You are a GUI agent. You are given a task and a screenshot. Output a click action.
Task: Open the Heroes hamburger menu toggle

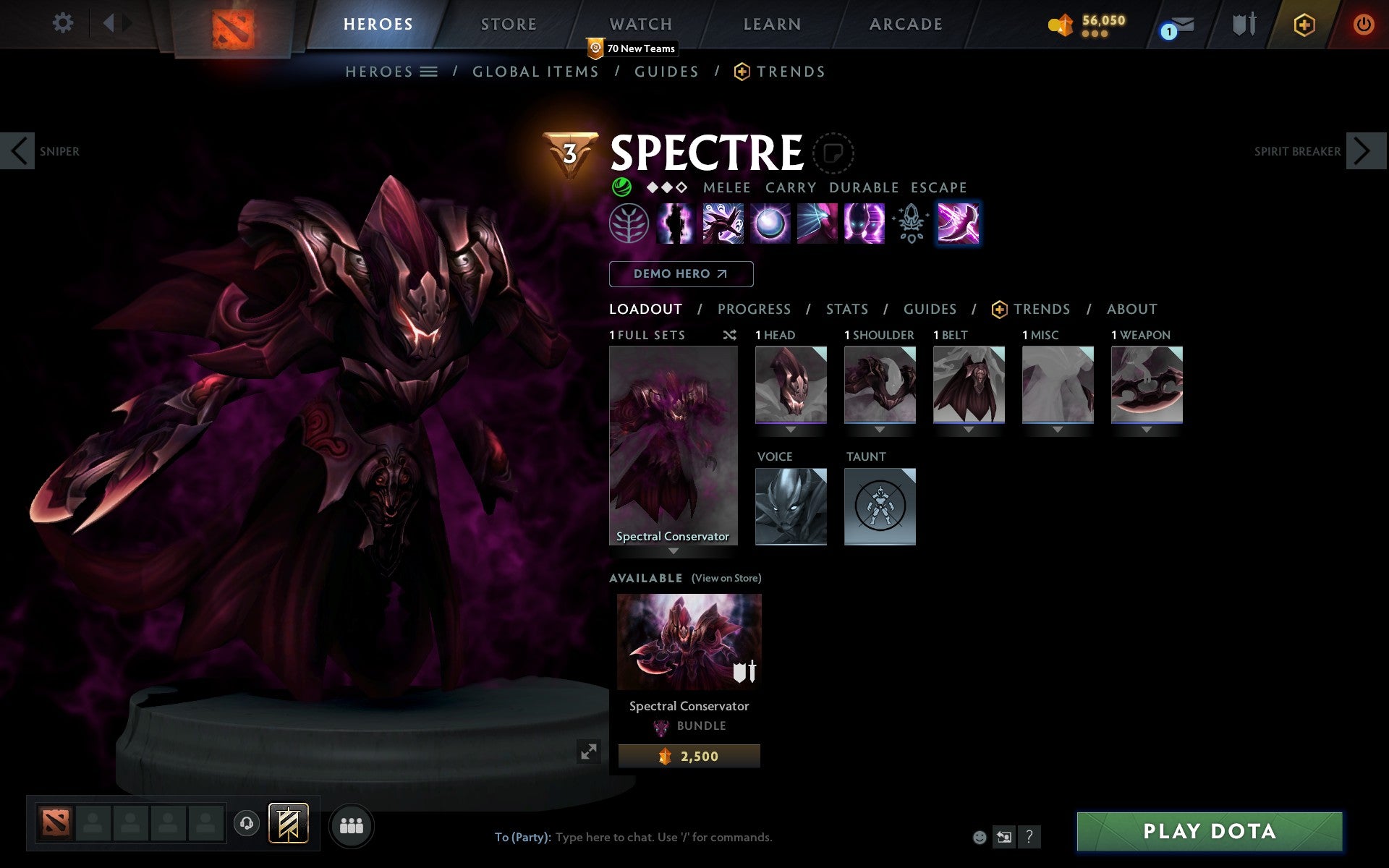(430, 72)
